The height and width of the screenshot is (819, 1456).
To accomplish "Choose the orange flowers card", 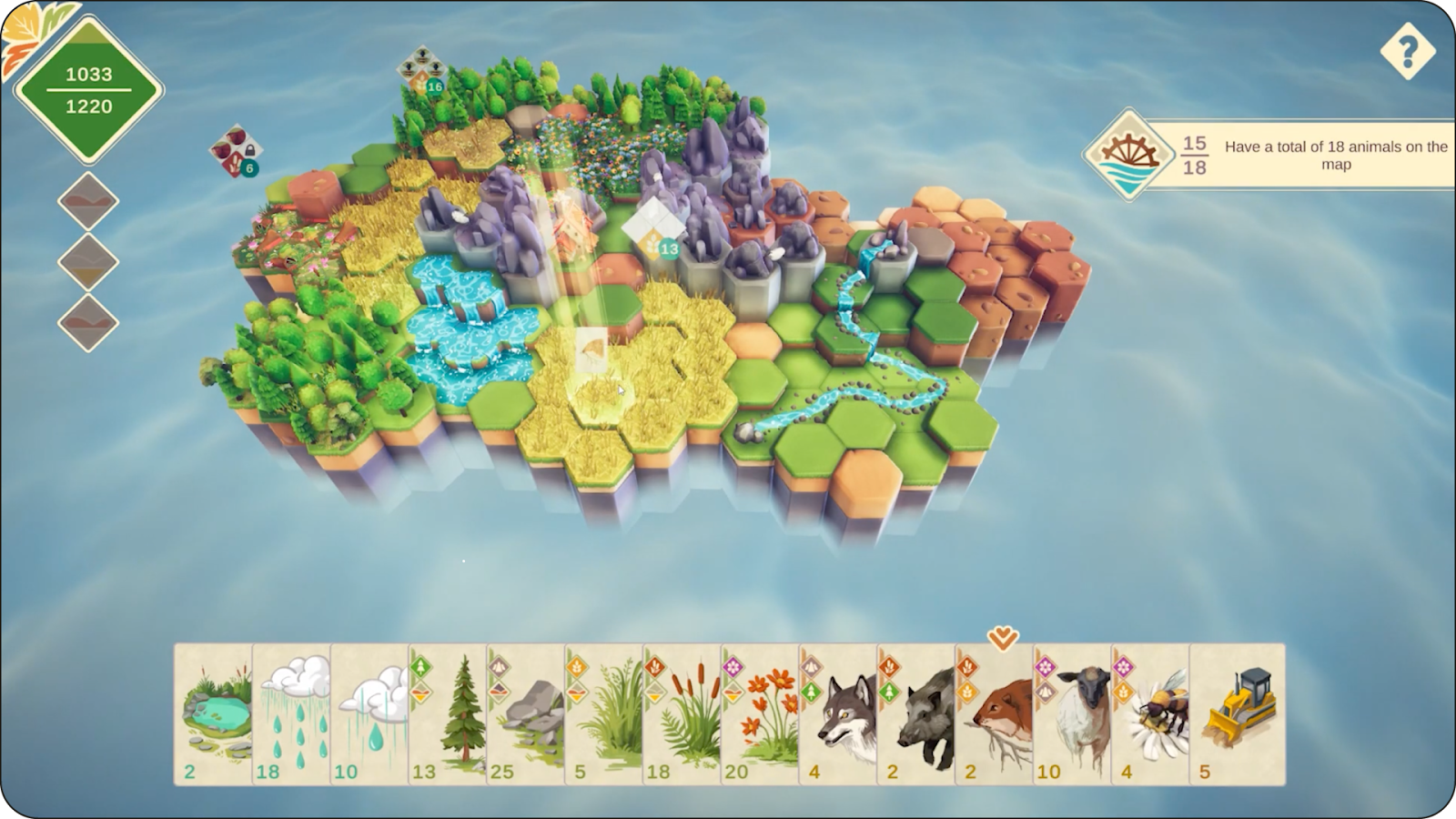I will [x=761, y=714].
